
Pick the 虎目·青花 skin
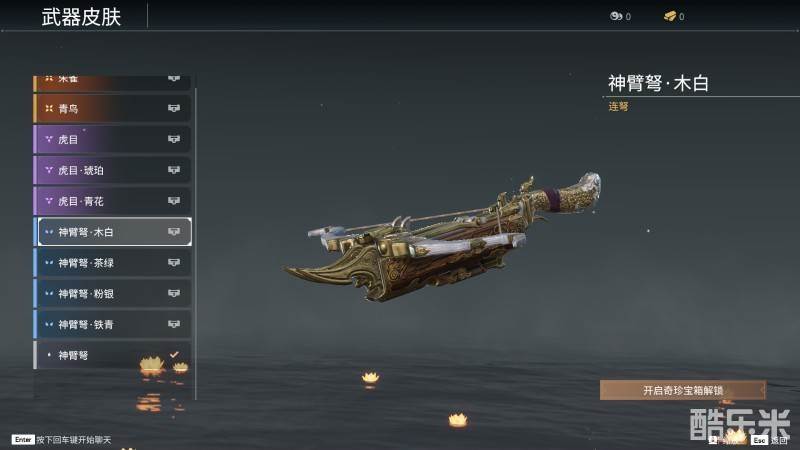pos(112,201)
